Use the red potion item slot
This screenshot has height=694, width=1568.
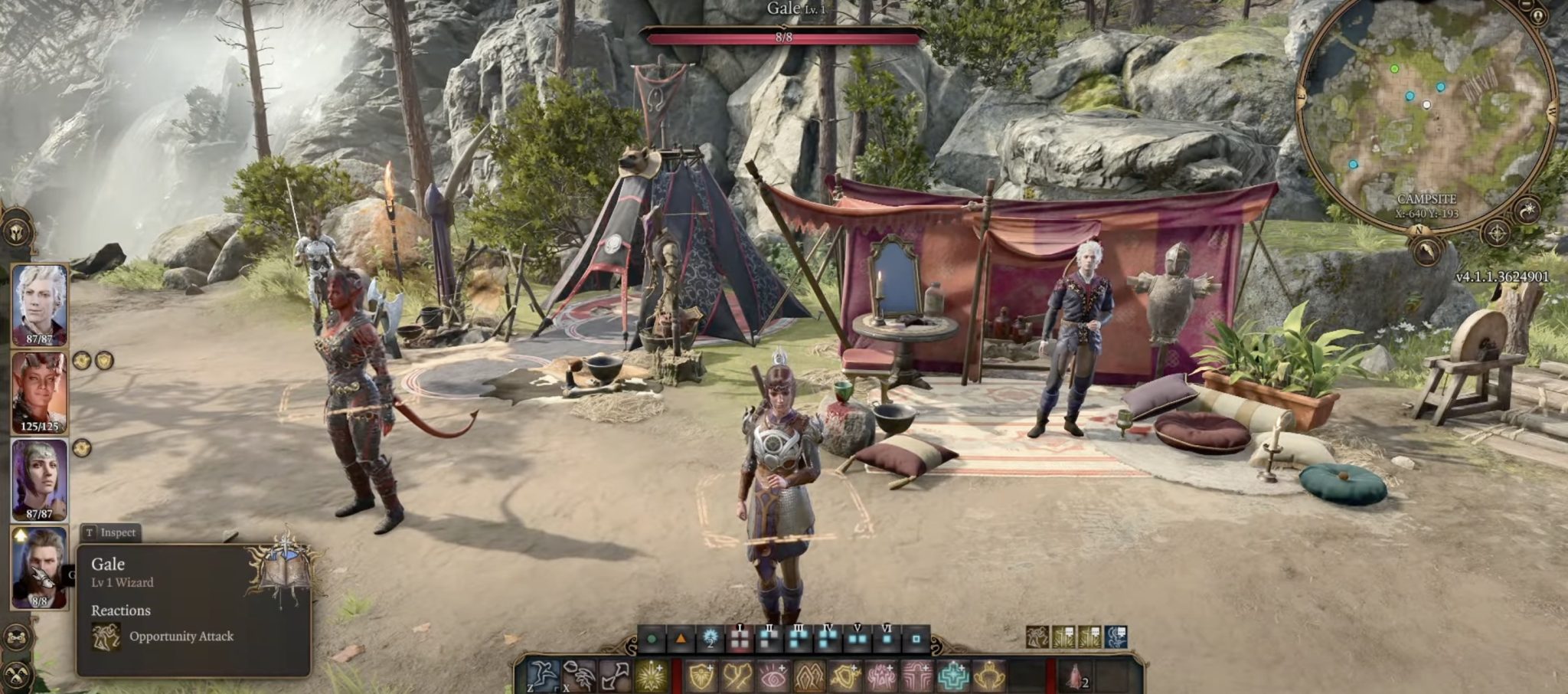point(1074,676)
